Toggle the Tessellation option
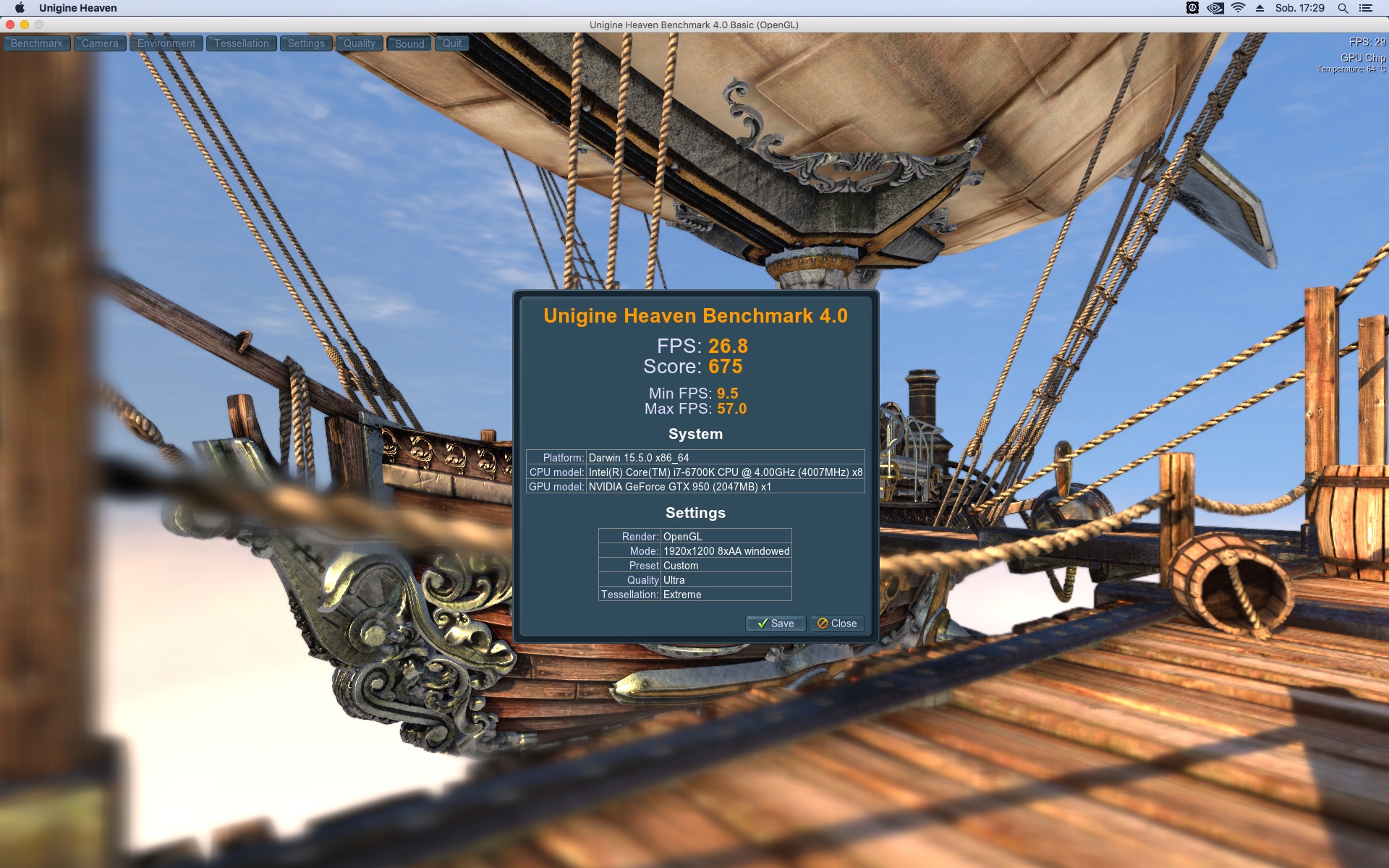Image resolution: width=1389 pixels, height=868 pixels. point(241,43)
